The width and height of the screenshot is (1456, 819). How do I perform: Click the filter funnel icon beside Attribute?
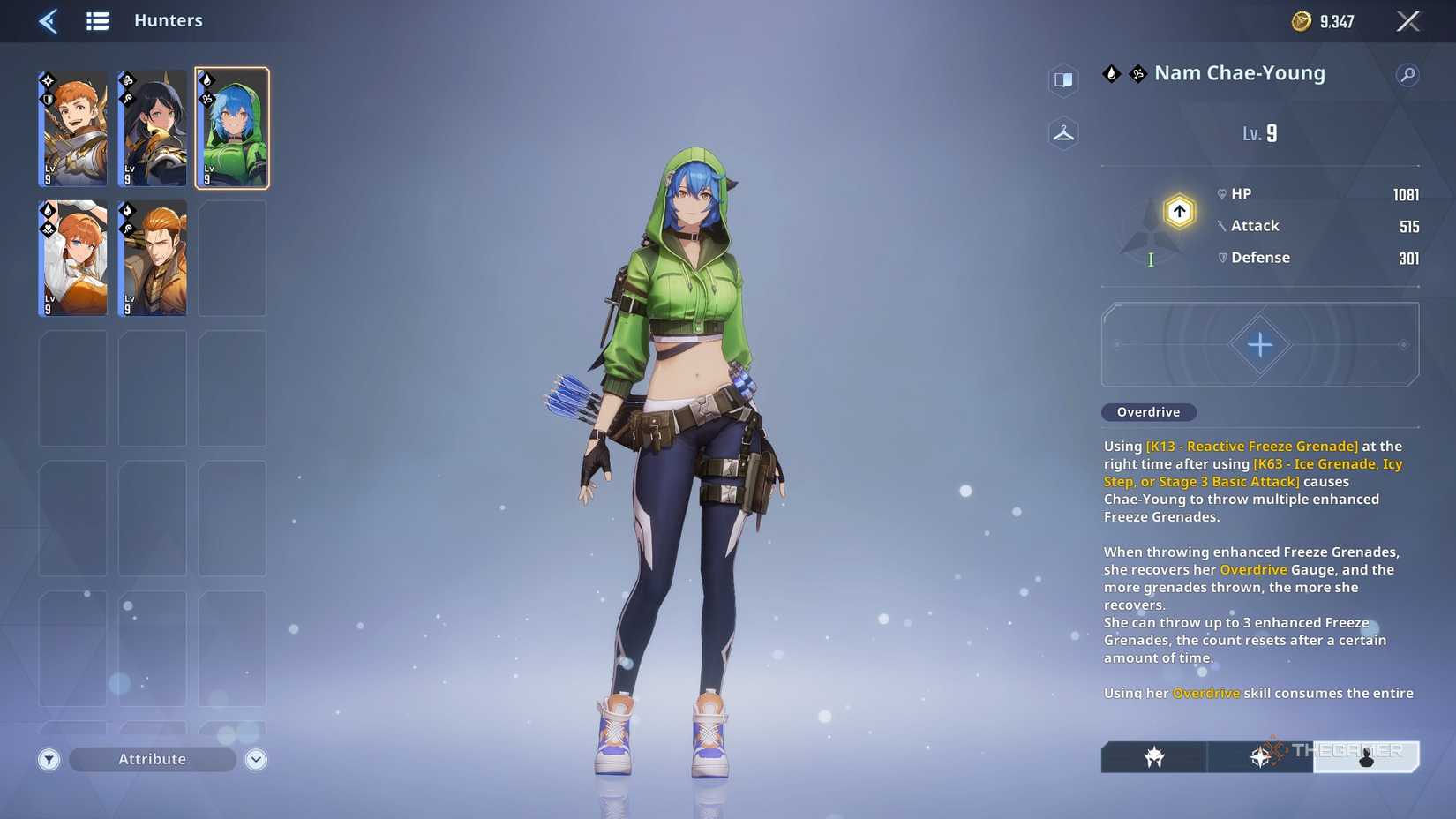click(49, 759)
